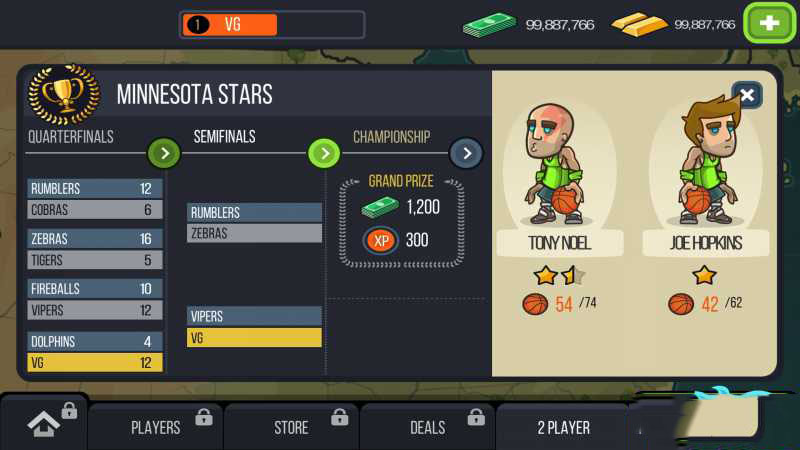Open the Players menu
800x450 pixels.
[x=156, y=427]
